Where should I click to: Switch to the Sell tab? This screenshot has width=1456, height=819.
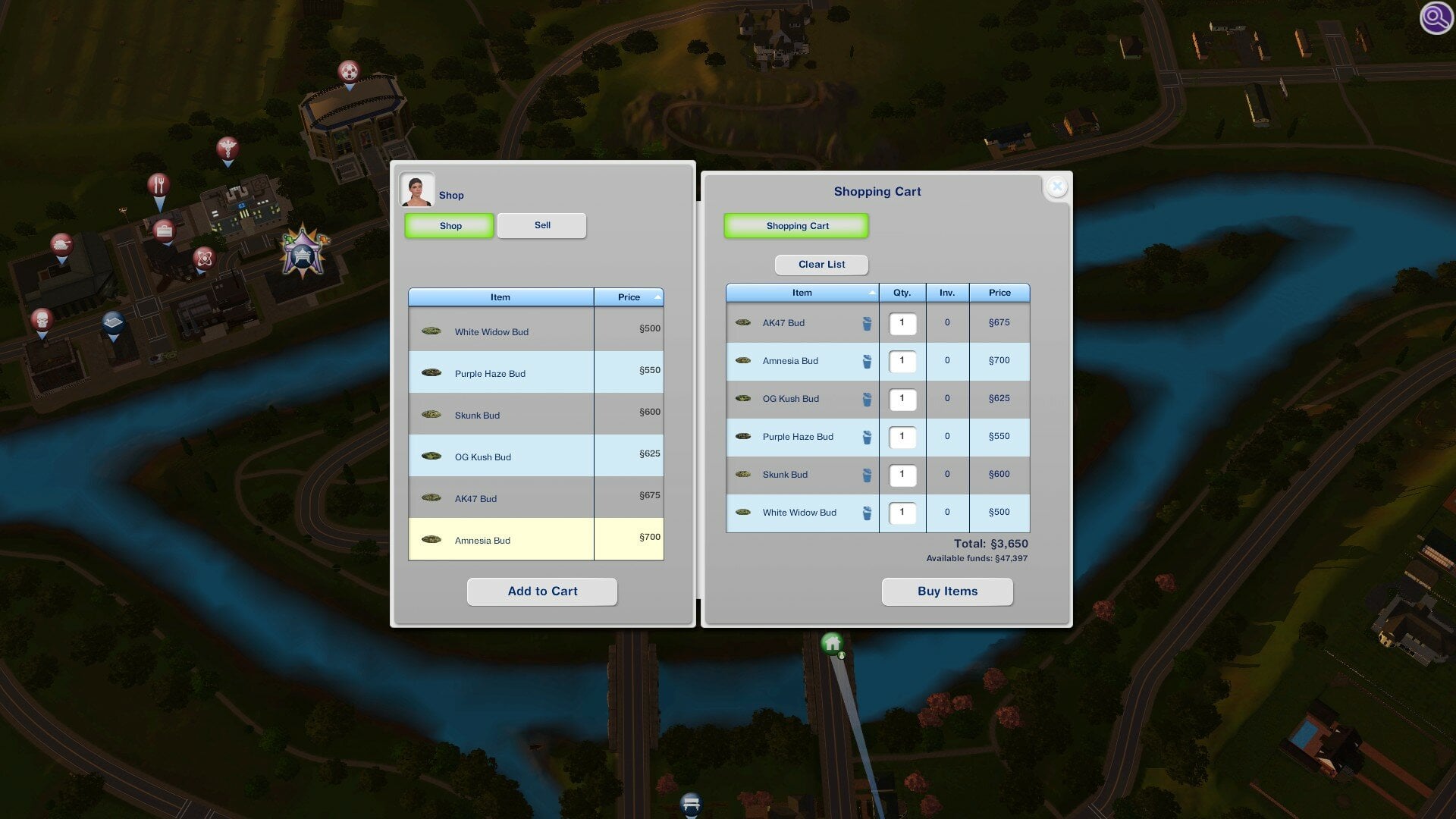point(541,225)
